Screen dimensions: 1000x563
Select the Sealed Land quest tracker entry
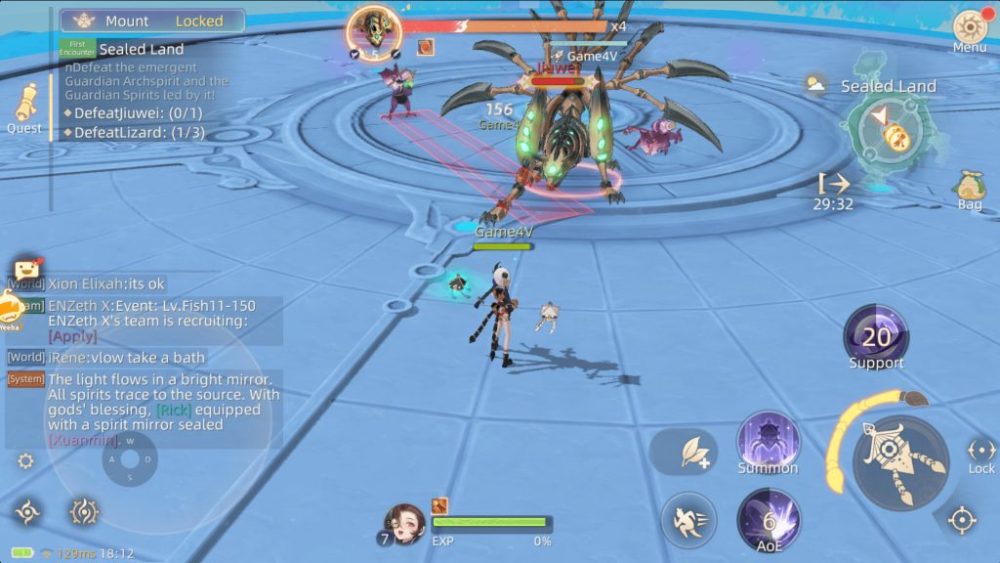tap(141, 49)
